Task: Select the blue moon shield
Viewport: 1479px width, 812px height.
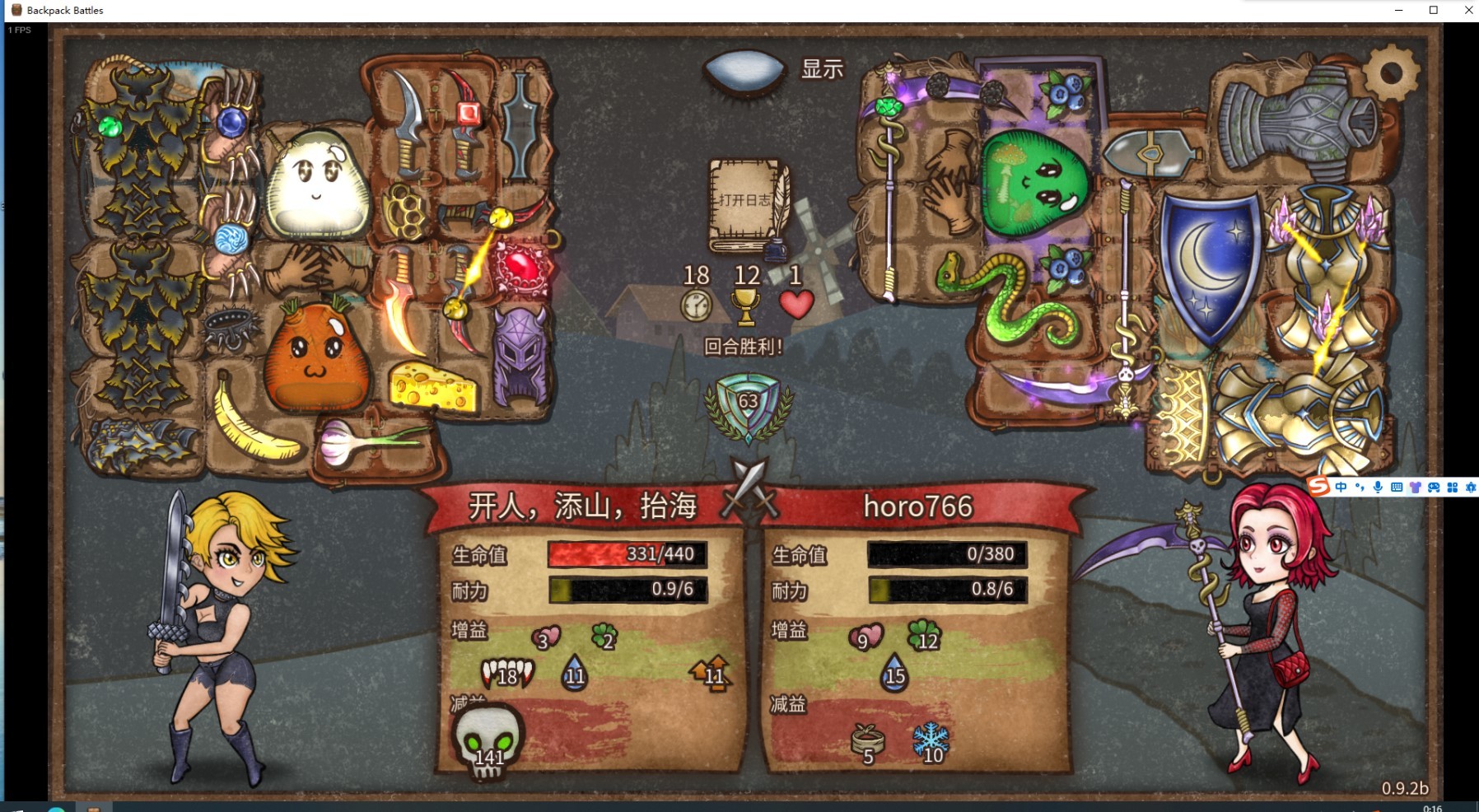Action: click(1209, 264)
